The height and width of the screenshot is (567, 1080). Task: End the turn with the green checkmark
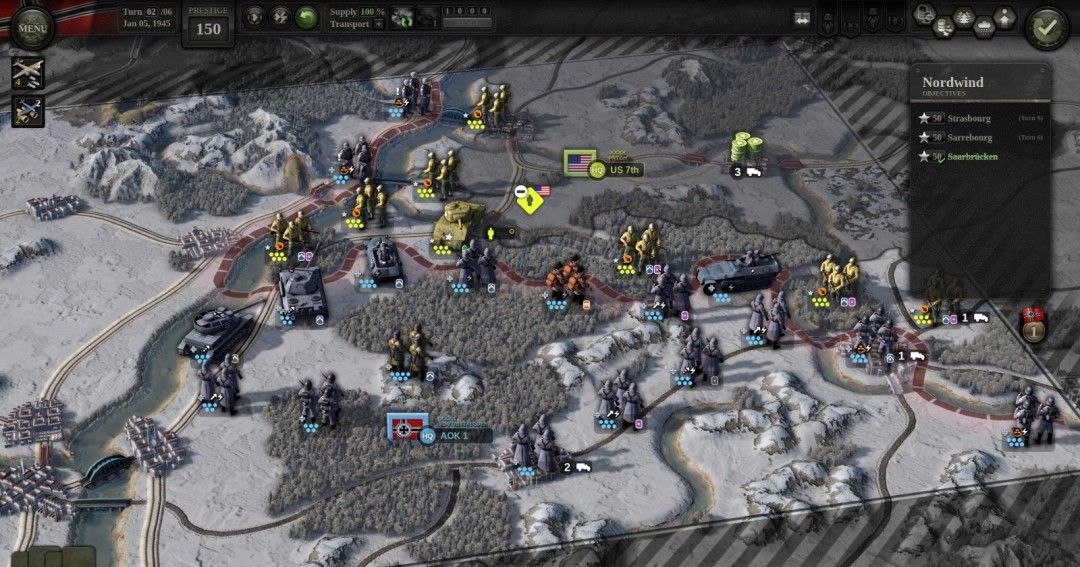coord(1046,25)
